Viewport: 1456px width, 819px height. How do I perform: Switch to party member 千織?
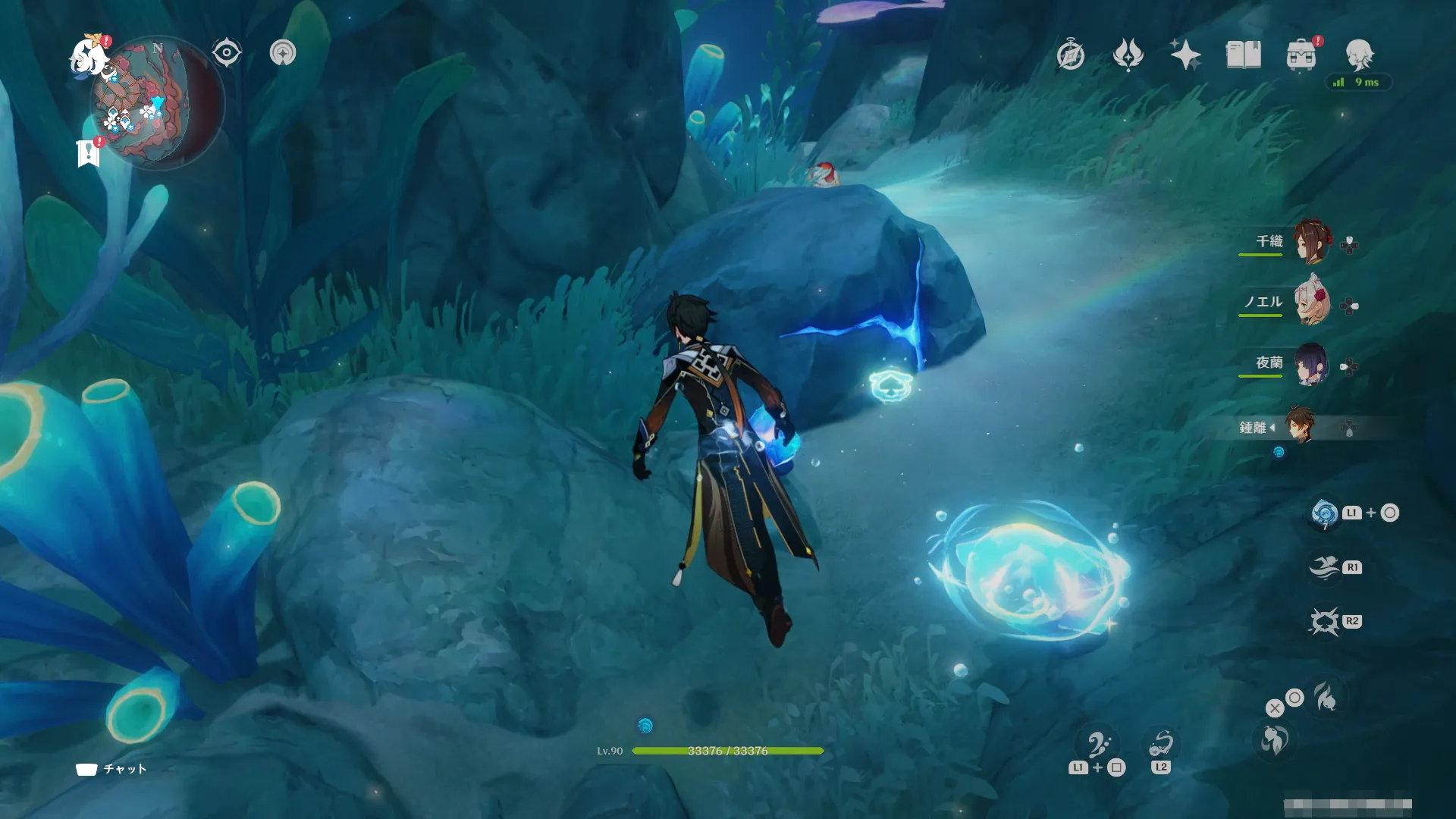(1311, 243)
